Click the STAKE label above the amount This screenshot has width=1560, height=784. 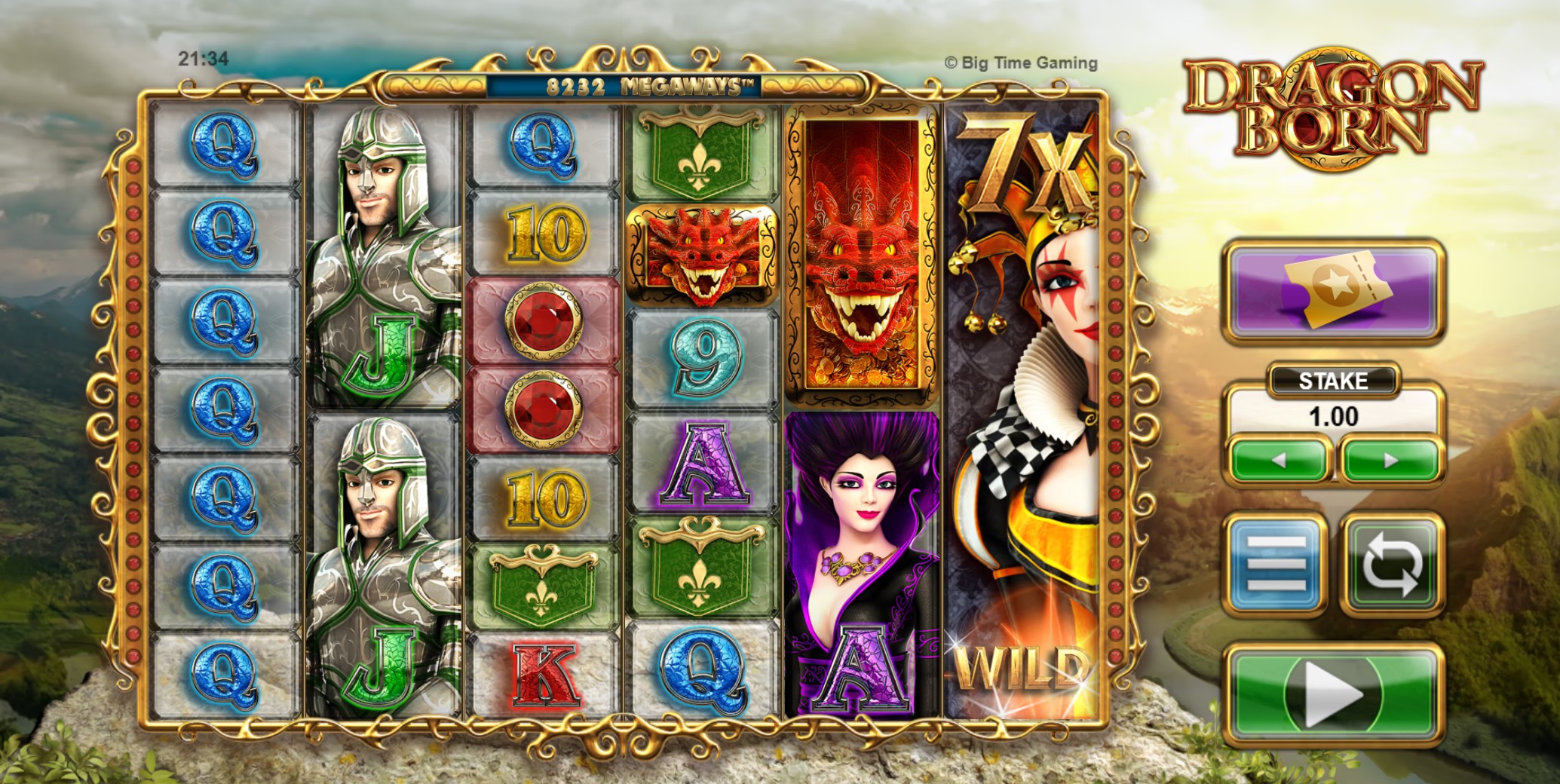tap(1335, 381)
